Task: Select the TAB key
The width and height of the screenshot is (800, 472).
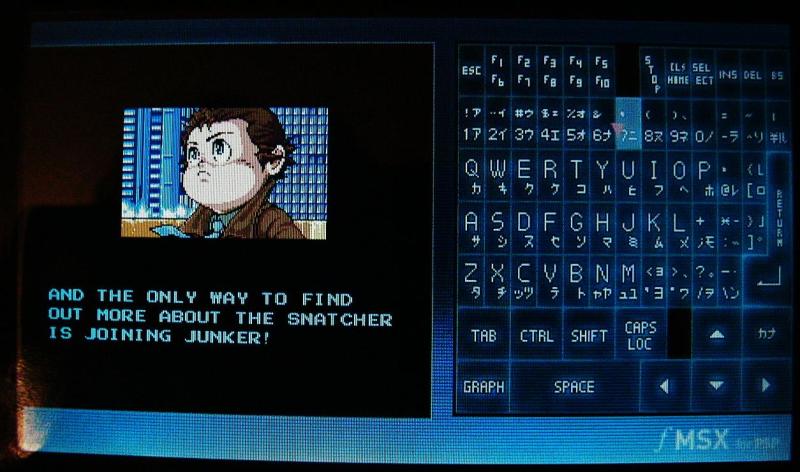Action: [x=483, y=336]
